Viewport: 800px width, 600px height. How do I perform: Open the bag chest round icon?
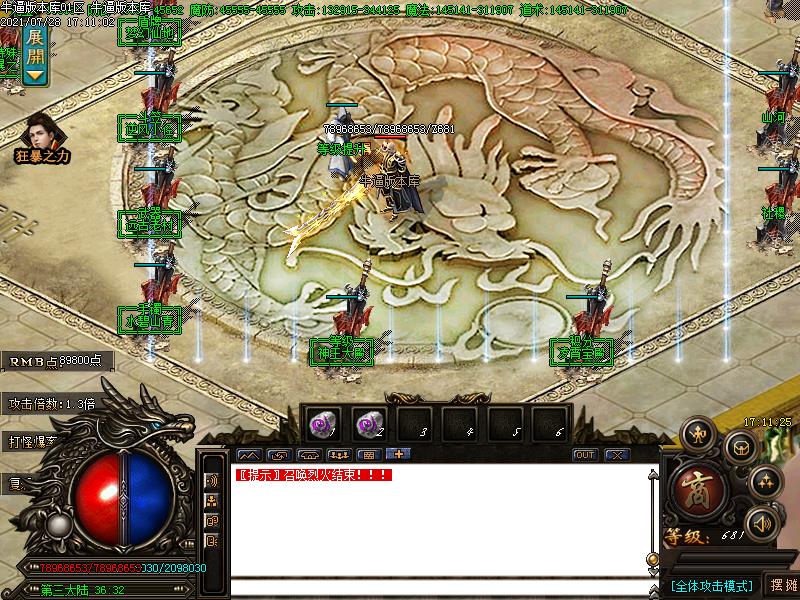[x=742, y=447]
